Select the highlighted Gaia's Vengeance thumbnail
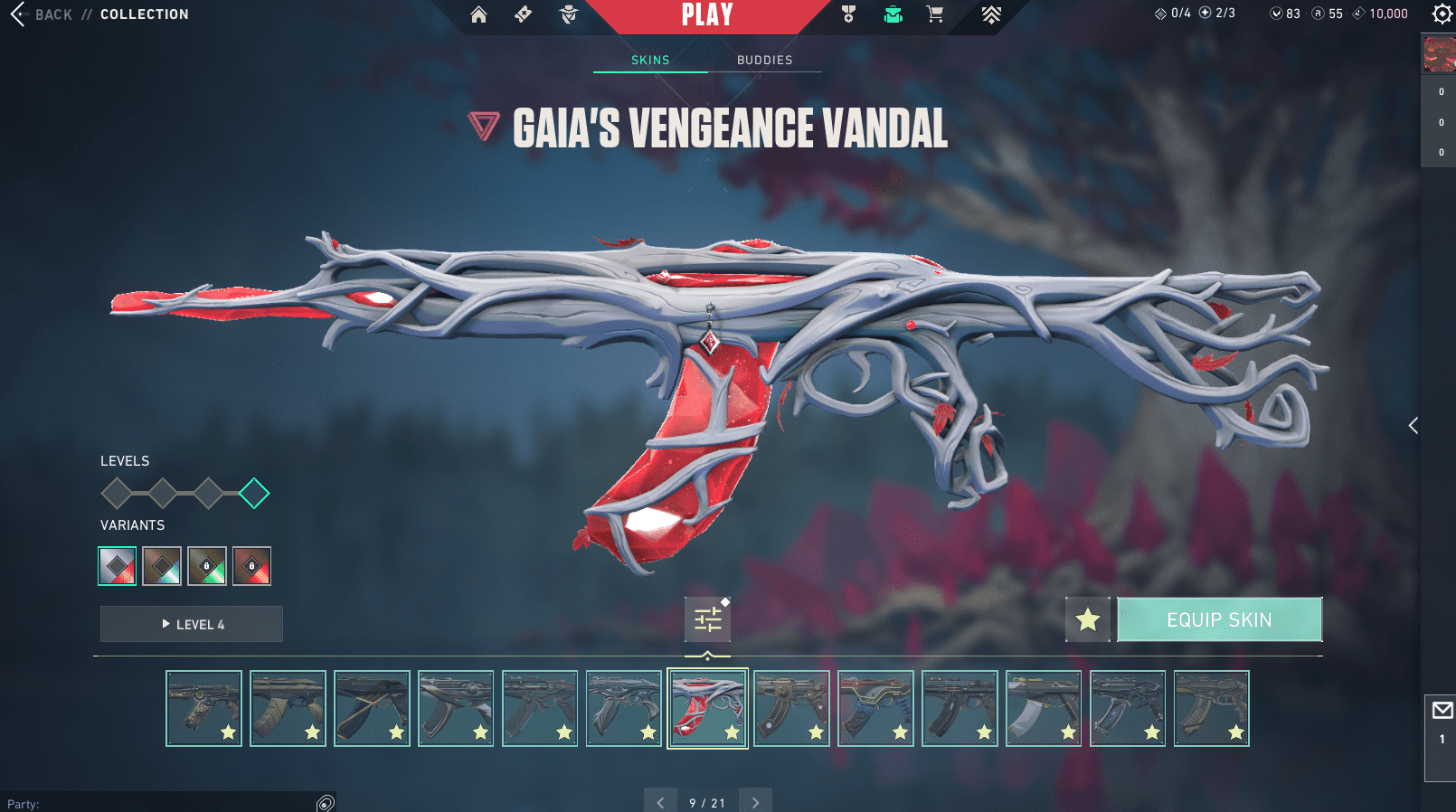This screenshot has width=1456, height=812. (x=707, y=708)
